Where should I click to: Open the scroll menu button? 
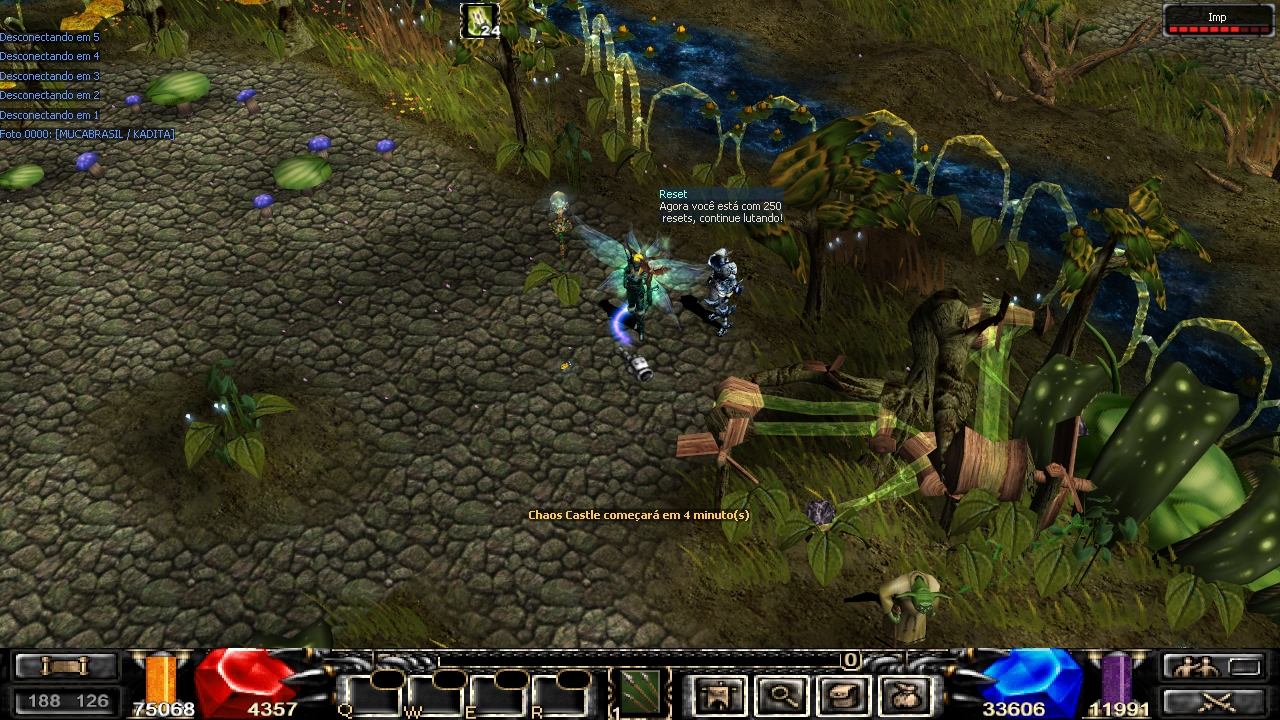click(65, 665)
